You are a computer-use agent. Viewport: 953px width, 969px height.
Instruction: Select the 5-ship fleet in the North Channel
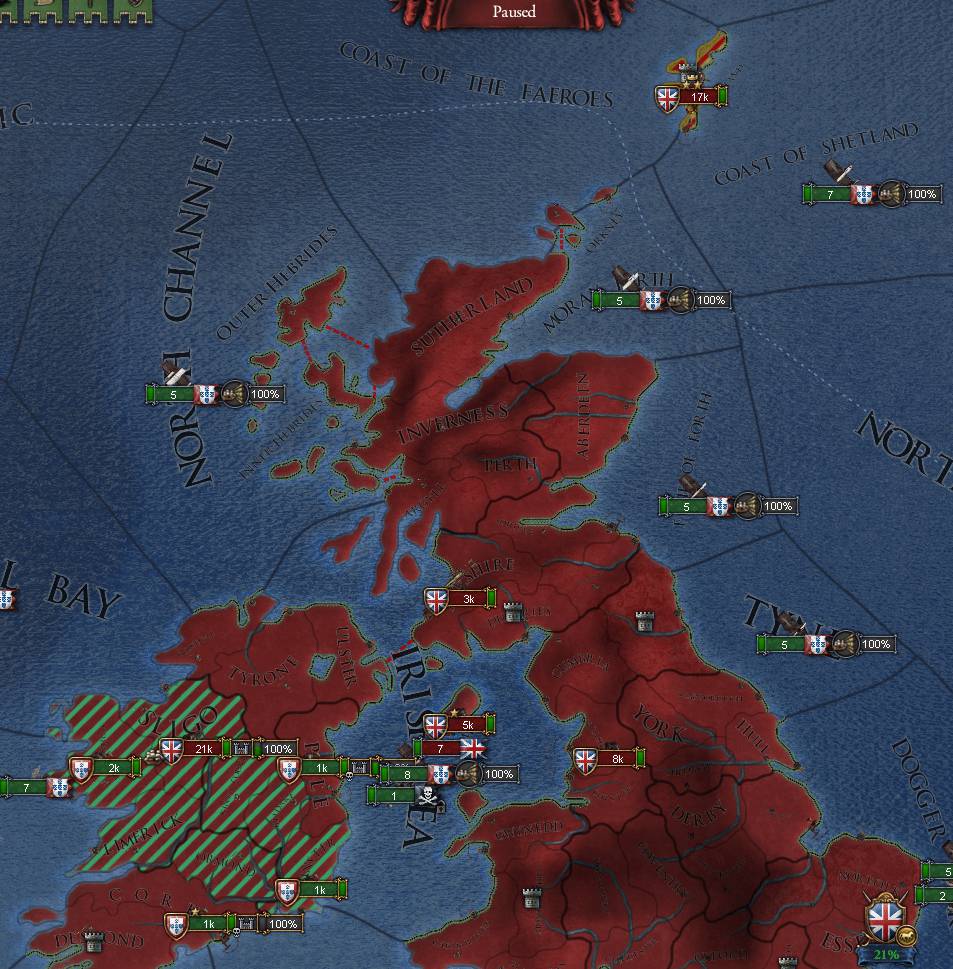pyautogui.click(x=174, y=394)
